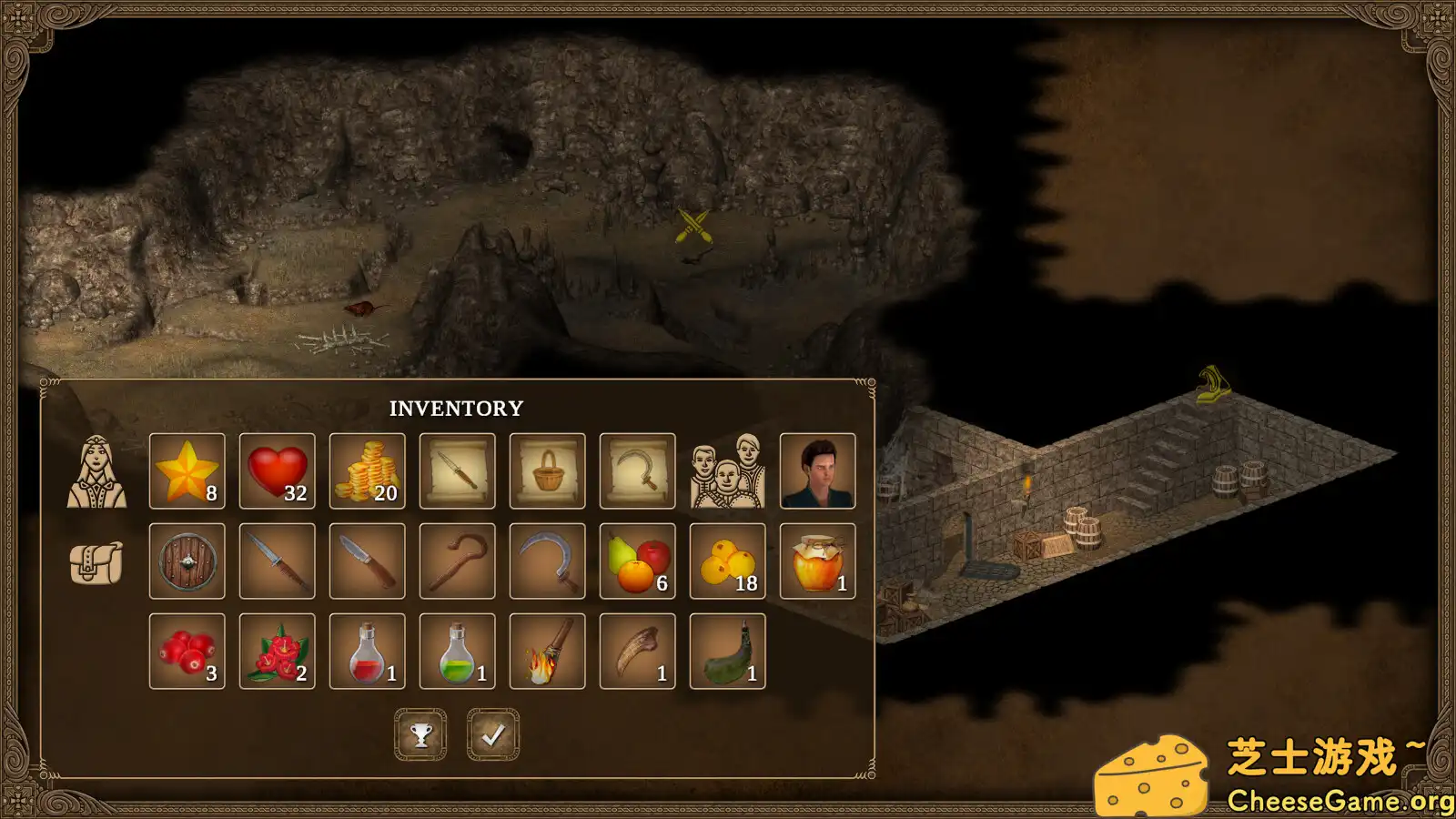The image size is (1456, 819).
Task: Select the green waterskin slot
Action: click(x=727, y=652)
